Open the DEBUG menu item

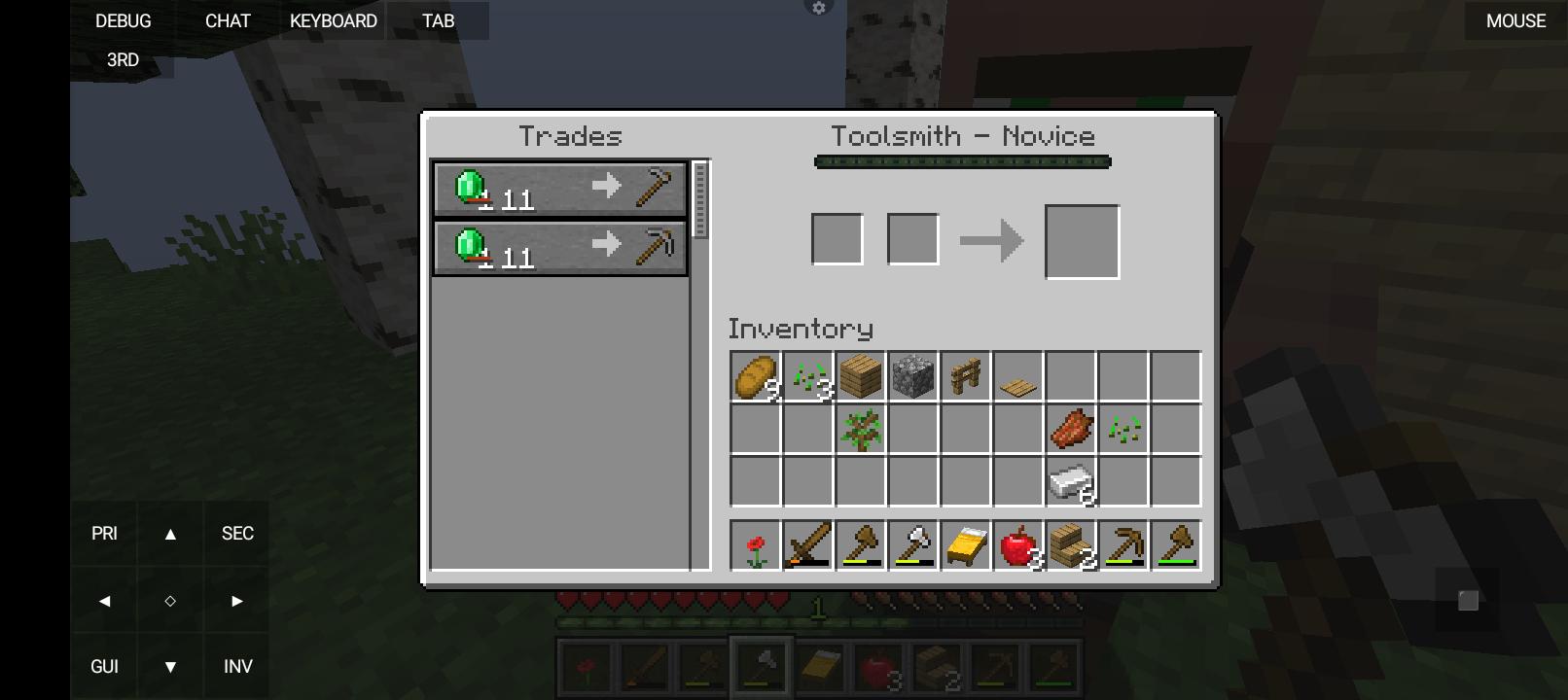point(123,20)
